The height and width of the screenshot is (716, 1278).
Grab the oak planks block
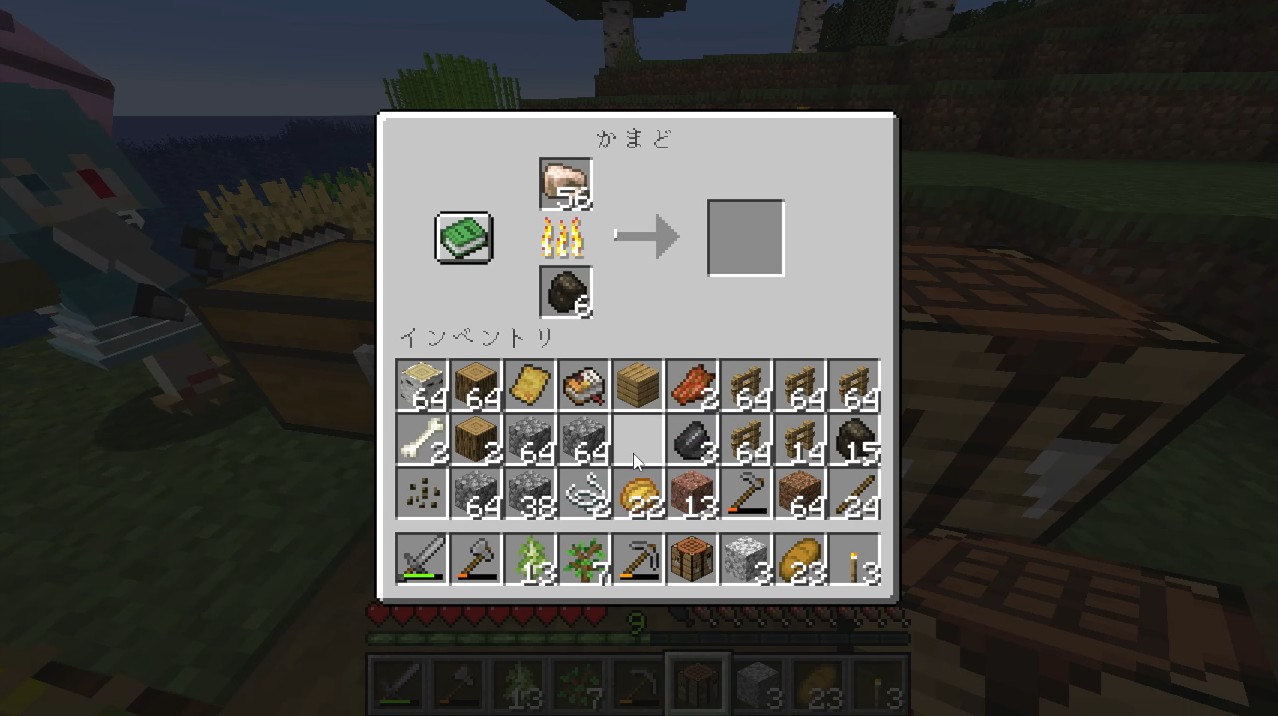[638, 385]
